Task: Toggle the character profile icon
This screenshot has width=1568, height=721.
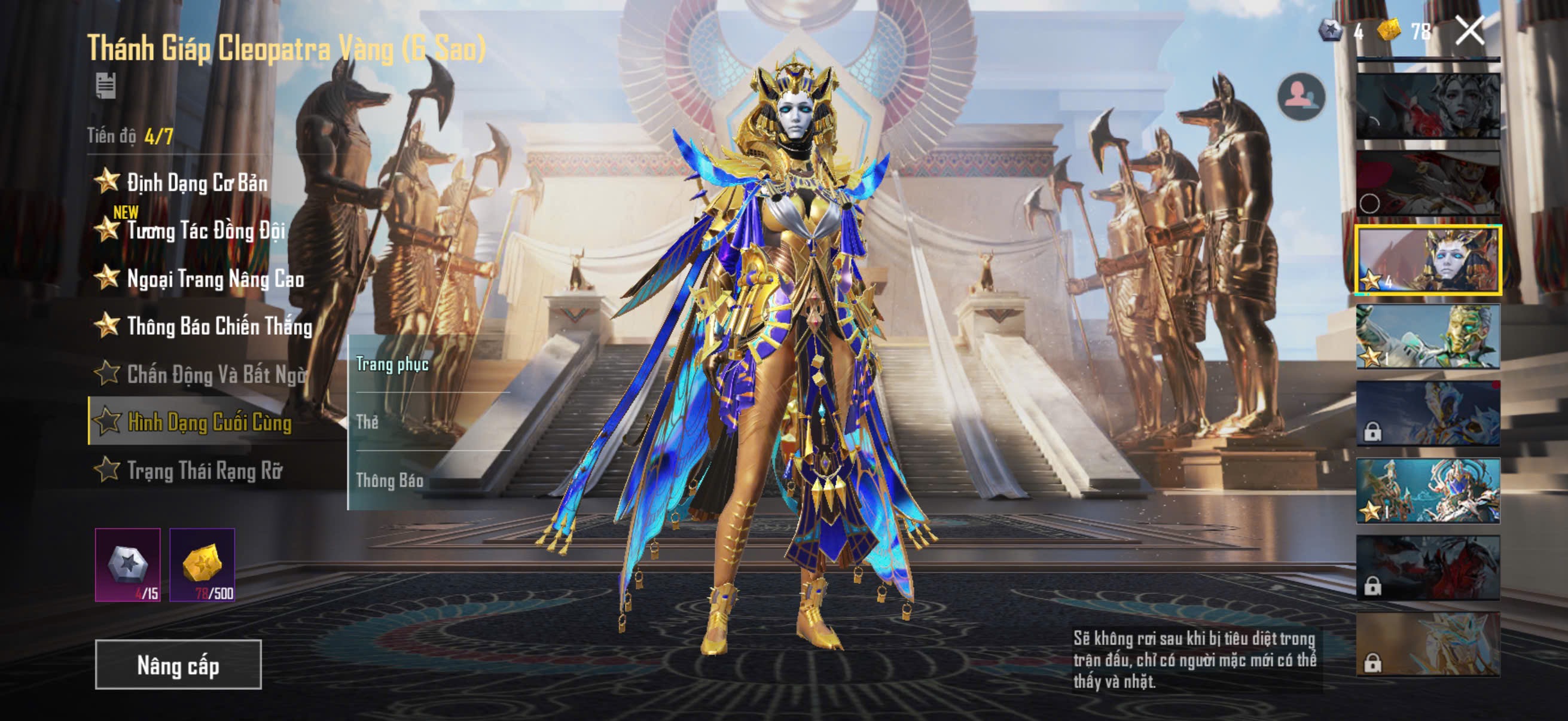Action: [1301, 96]
